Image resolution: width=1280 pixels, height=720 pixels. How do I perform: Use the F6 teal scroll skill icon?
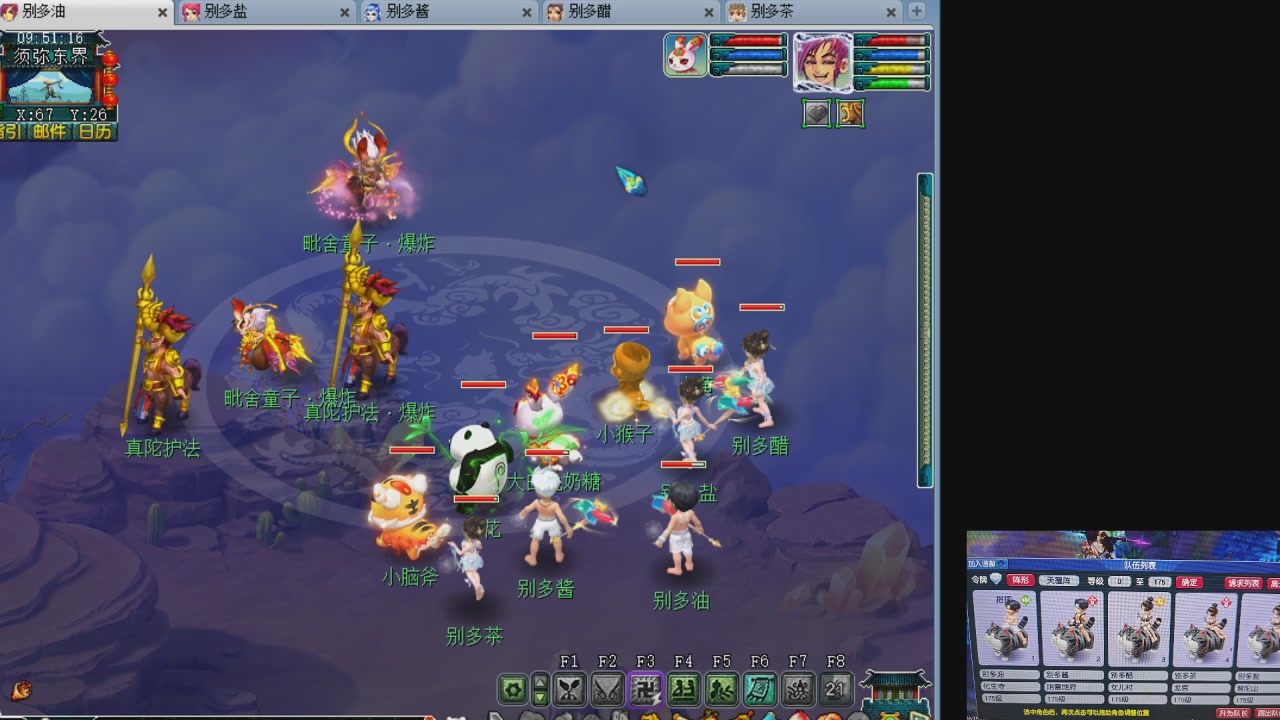761,689
